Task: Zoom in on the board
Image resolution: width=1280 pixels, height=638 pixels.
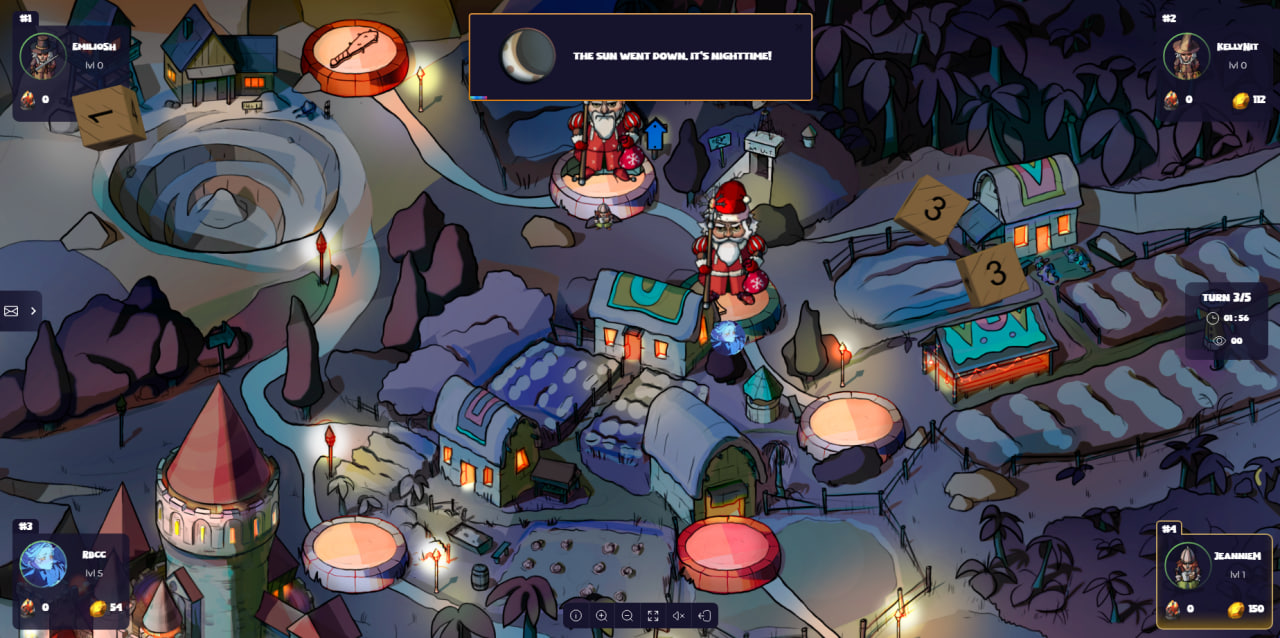Action: 602,616
